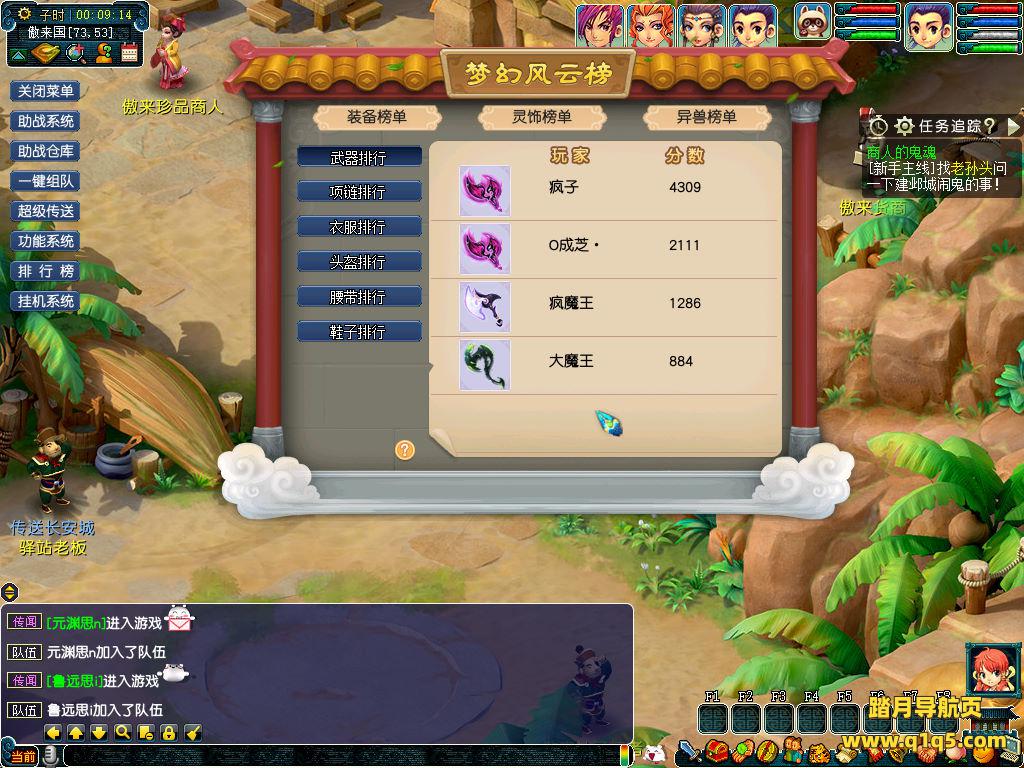Show the 鞋子排行 shoes ranking
Screen dimensions: 1024x768
click(x=358, y=332)
